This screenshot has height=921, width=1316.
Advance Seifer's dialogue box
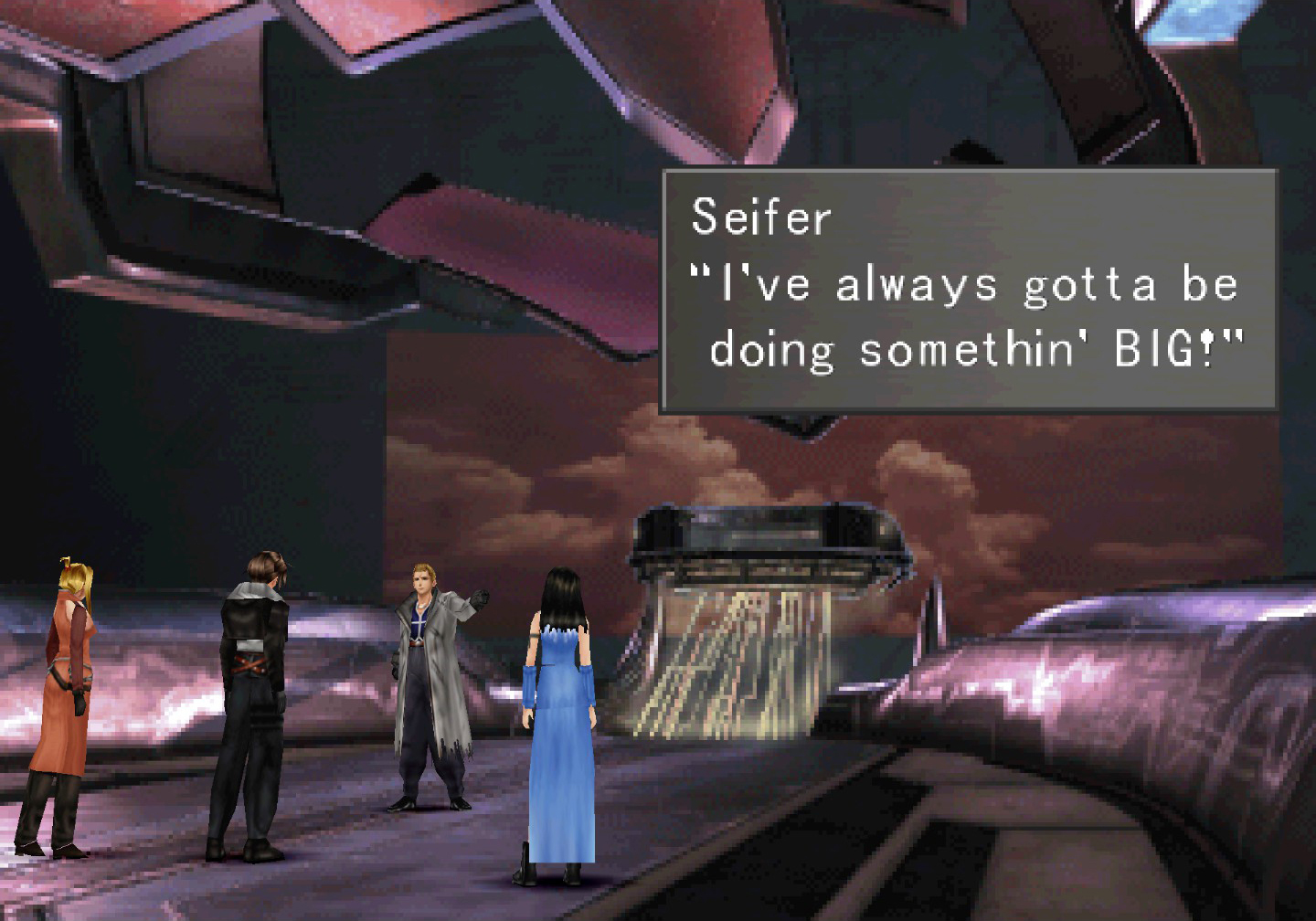pos(967,289)
